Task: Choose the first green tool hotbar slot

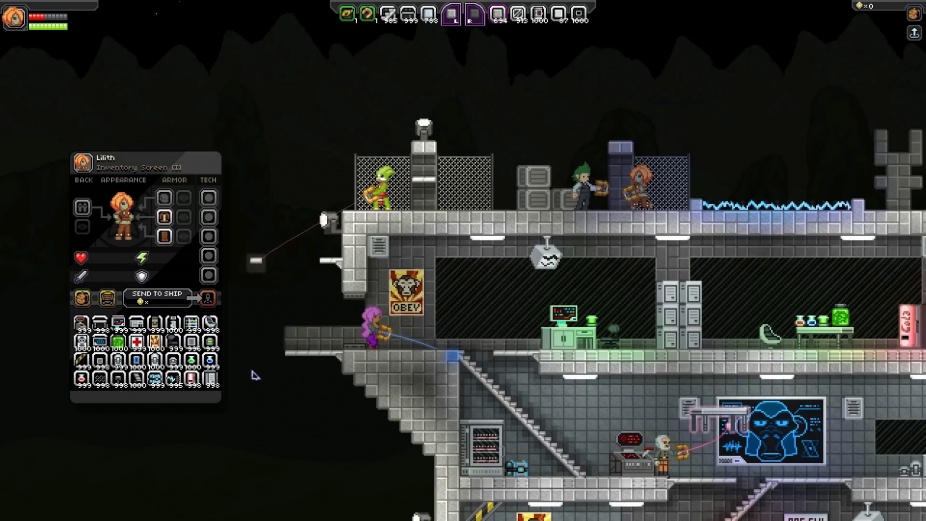Action: coord(347,14)
